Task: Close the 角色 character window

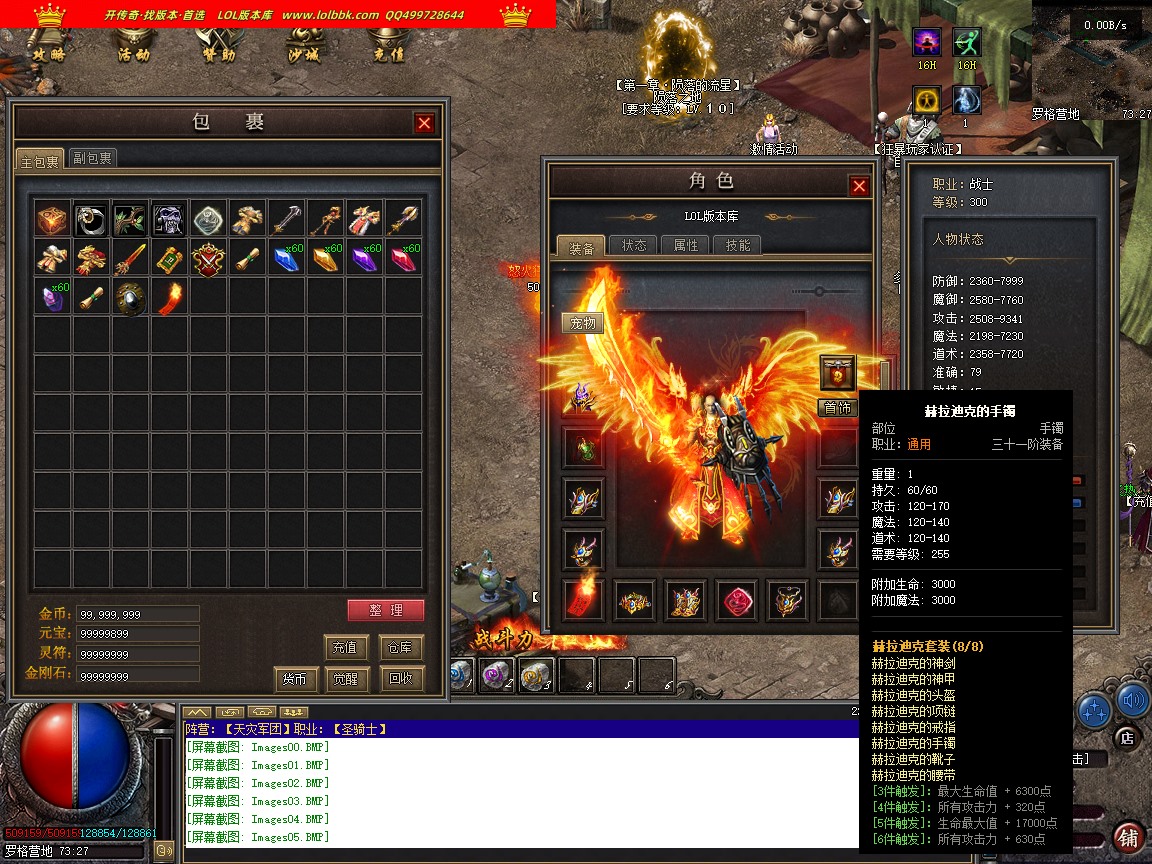Action: 859,186
